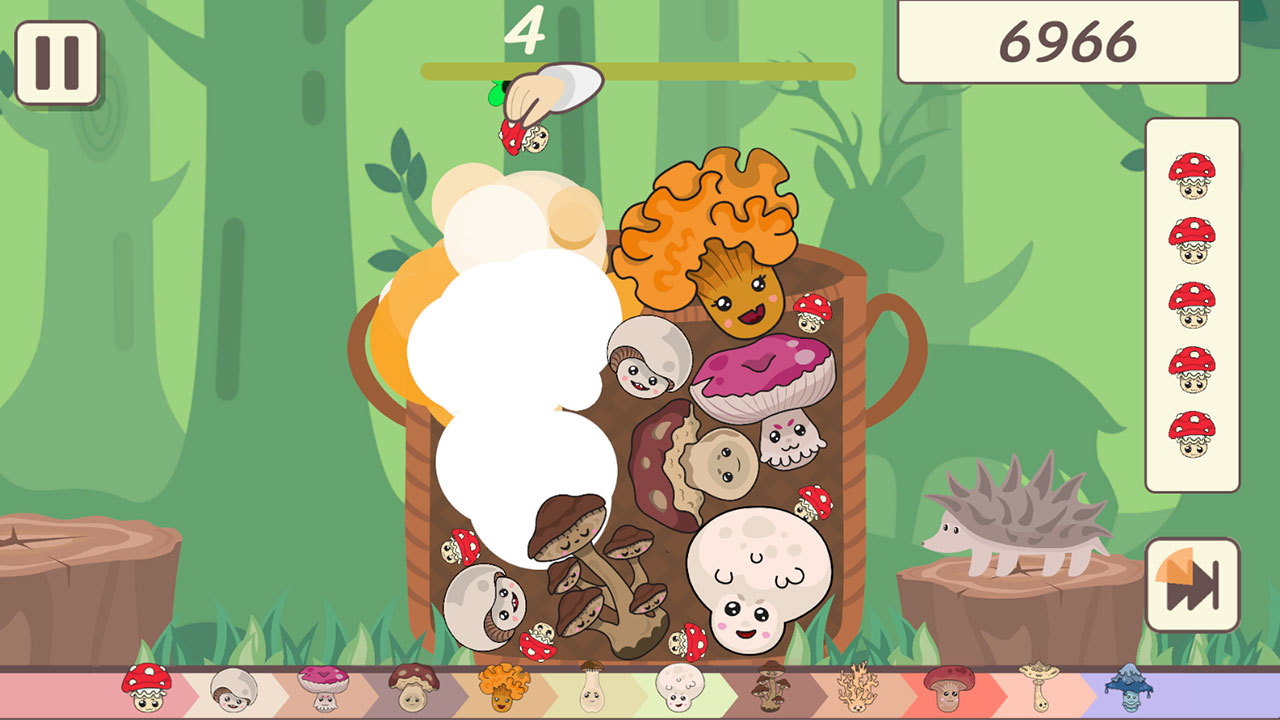Select the champignon icon in the bottom mushroom chain
1280x720 pixels.
(x=233, y=688)
